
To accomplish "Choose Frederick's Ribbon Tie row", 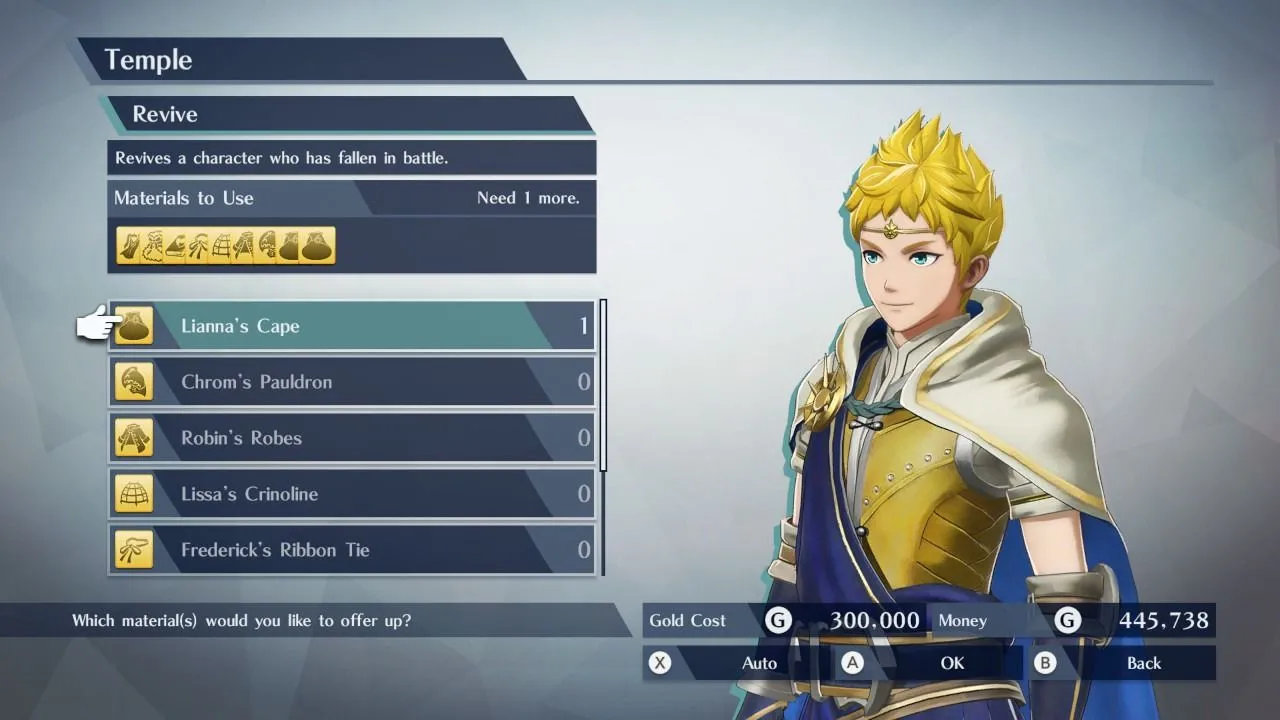I will tap(352, 550).
